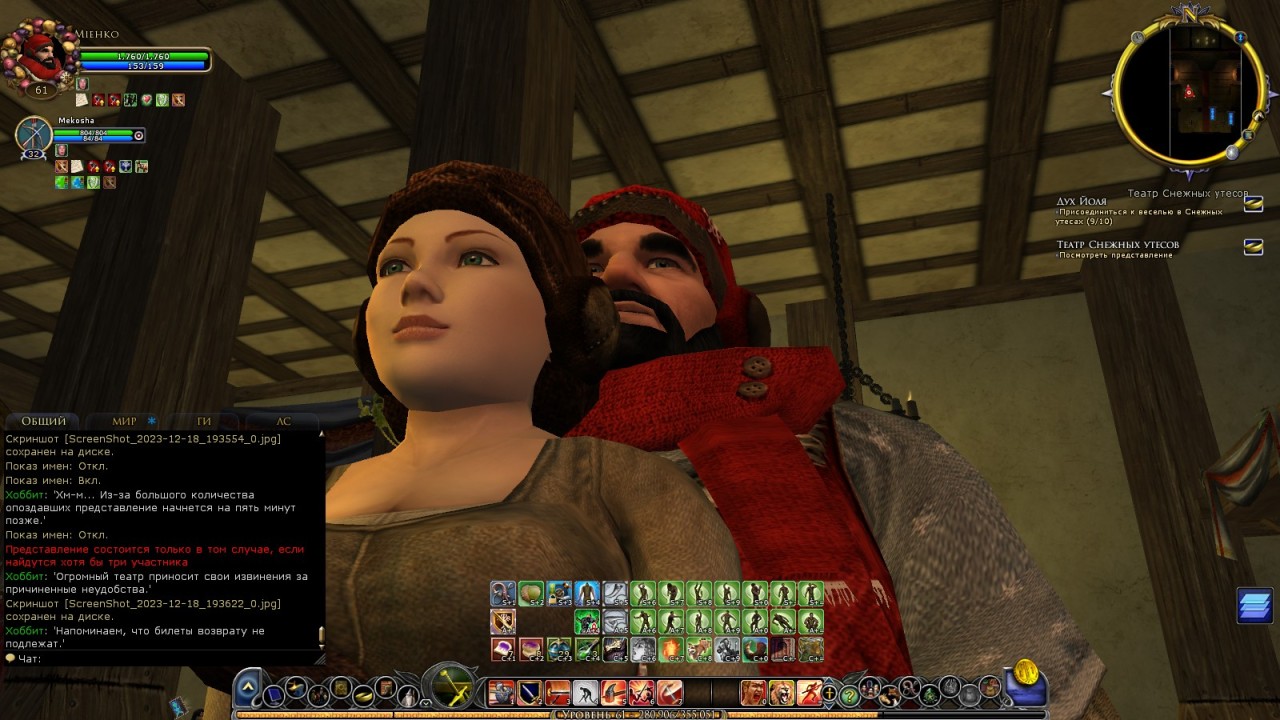Open the green question mark help button

click(849, 694)
